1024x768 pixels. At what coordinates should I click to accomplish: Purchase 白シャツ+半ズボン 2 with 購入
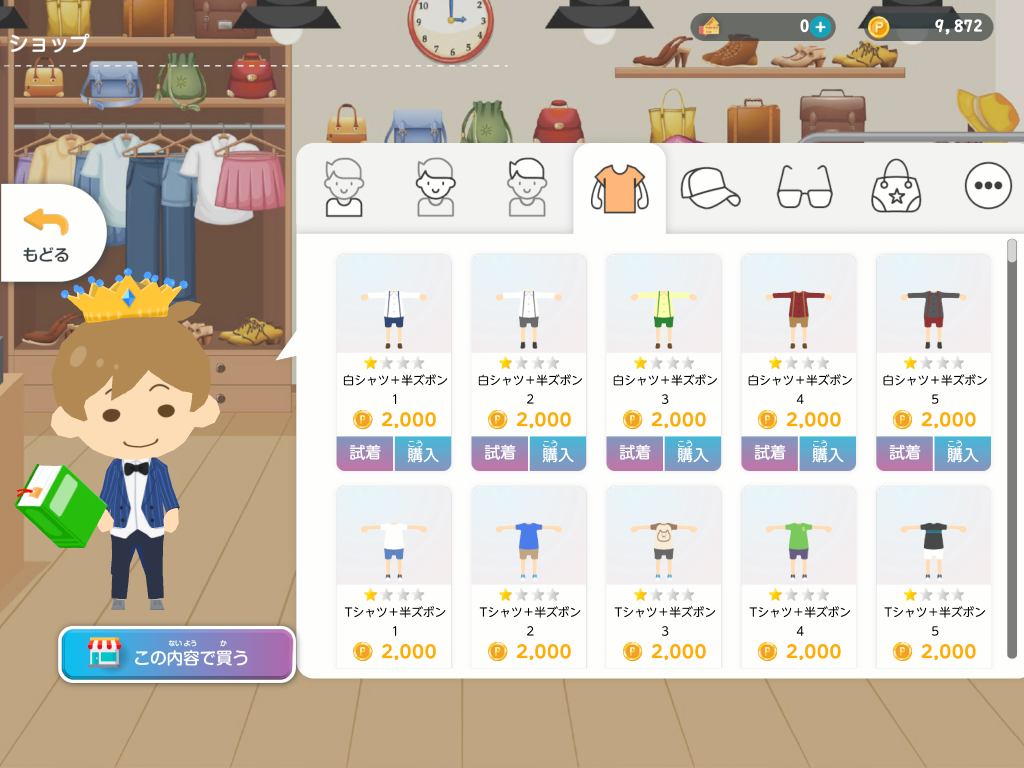pyautogui.click(x=558, y=453)
